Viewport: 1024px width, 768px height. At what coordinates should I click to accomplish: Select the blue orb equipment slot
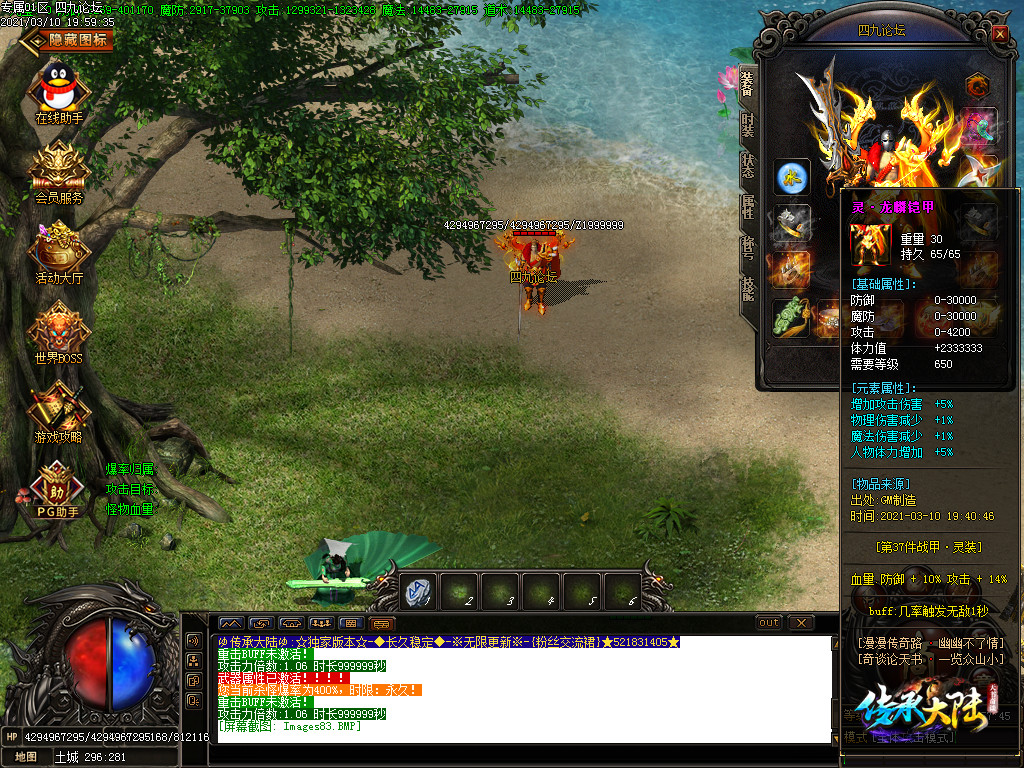(x=793, y=177)
